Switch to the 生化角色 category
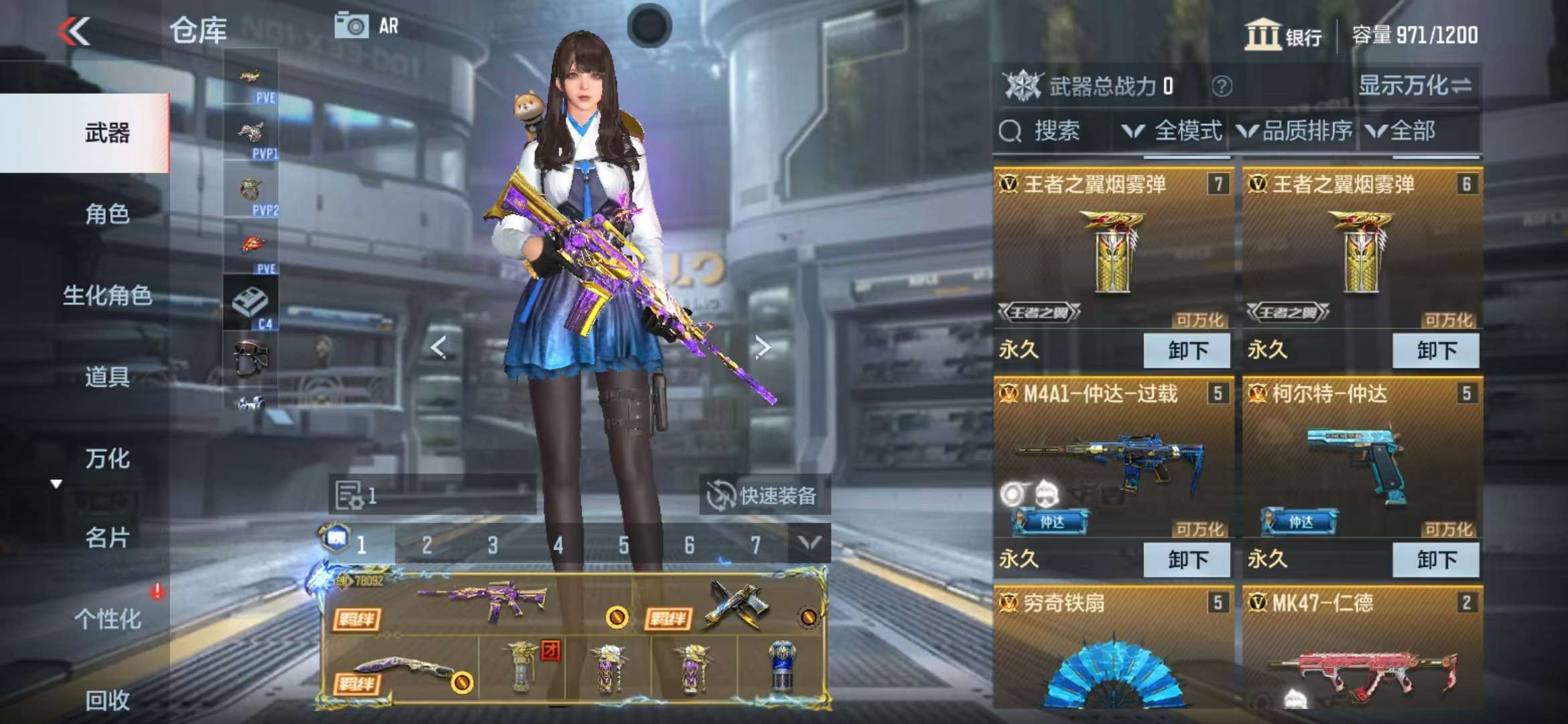Screen dimensions: 1568x724 pyautogui.click(x=107, y=296)
